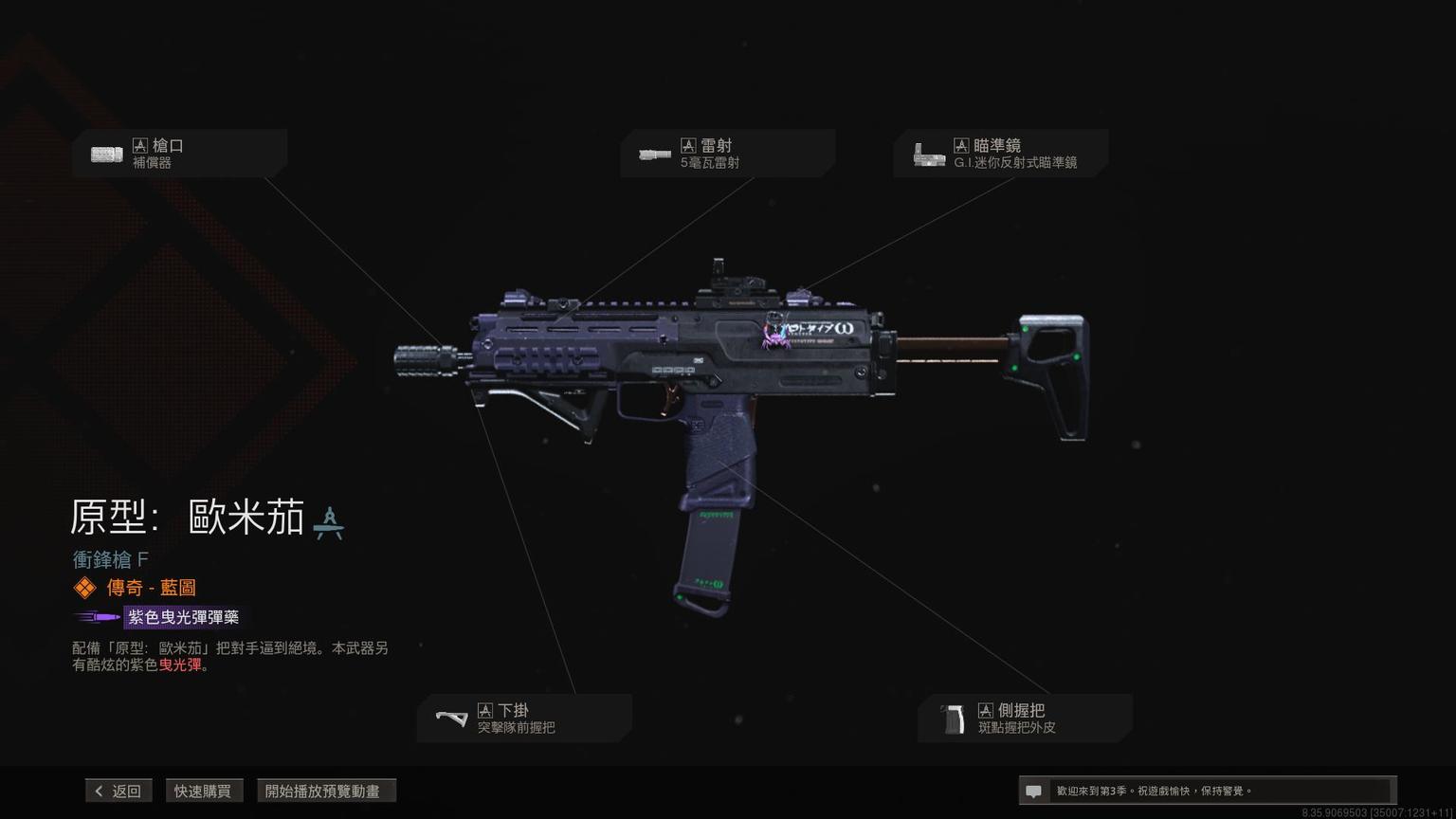Choose the 雷射 laser attachment slot

point(727,154)
